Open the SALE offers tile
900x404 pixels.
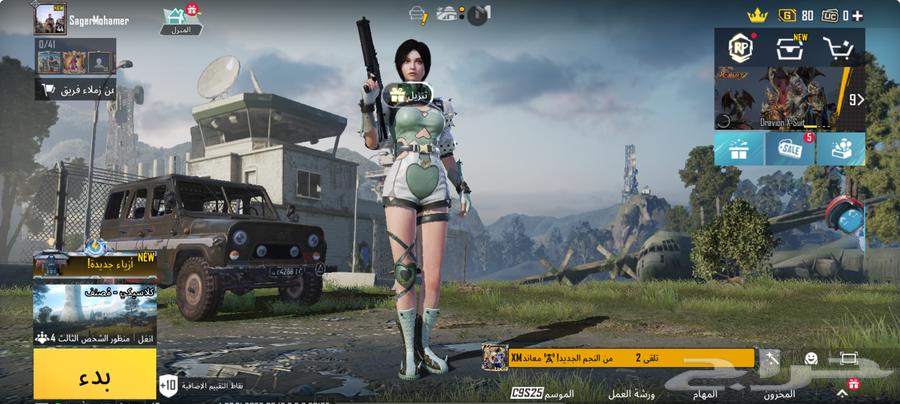coord(790,149)
